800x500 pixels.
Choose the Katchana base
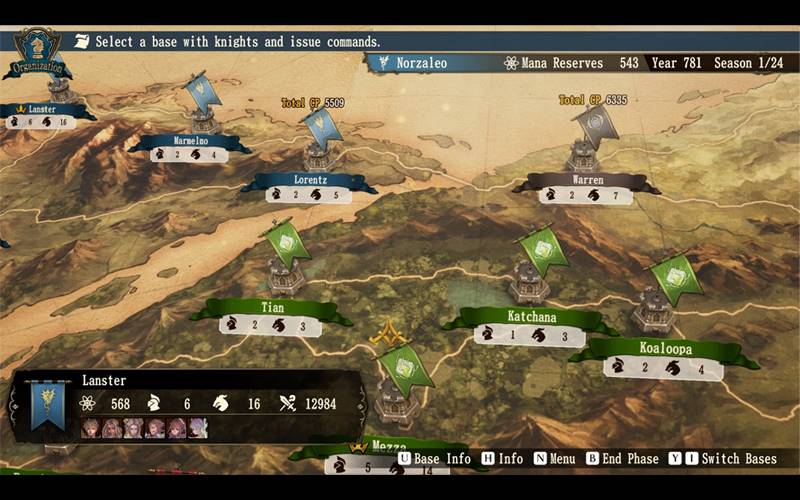coord(531,317)
